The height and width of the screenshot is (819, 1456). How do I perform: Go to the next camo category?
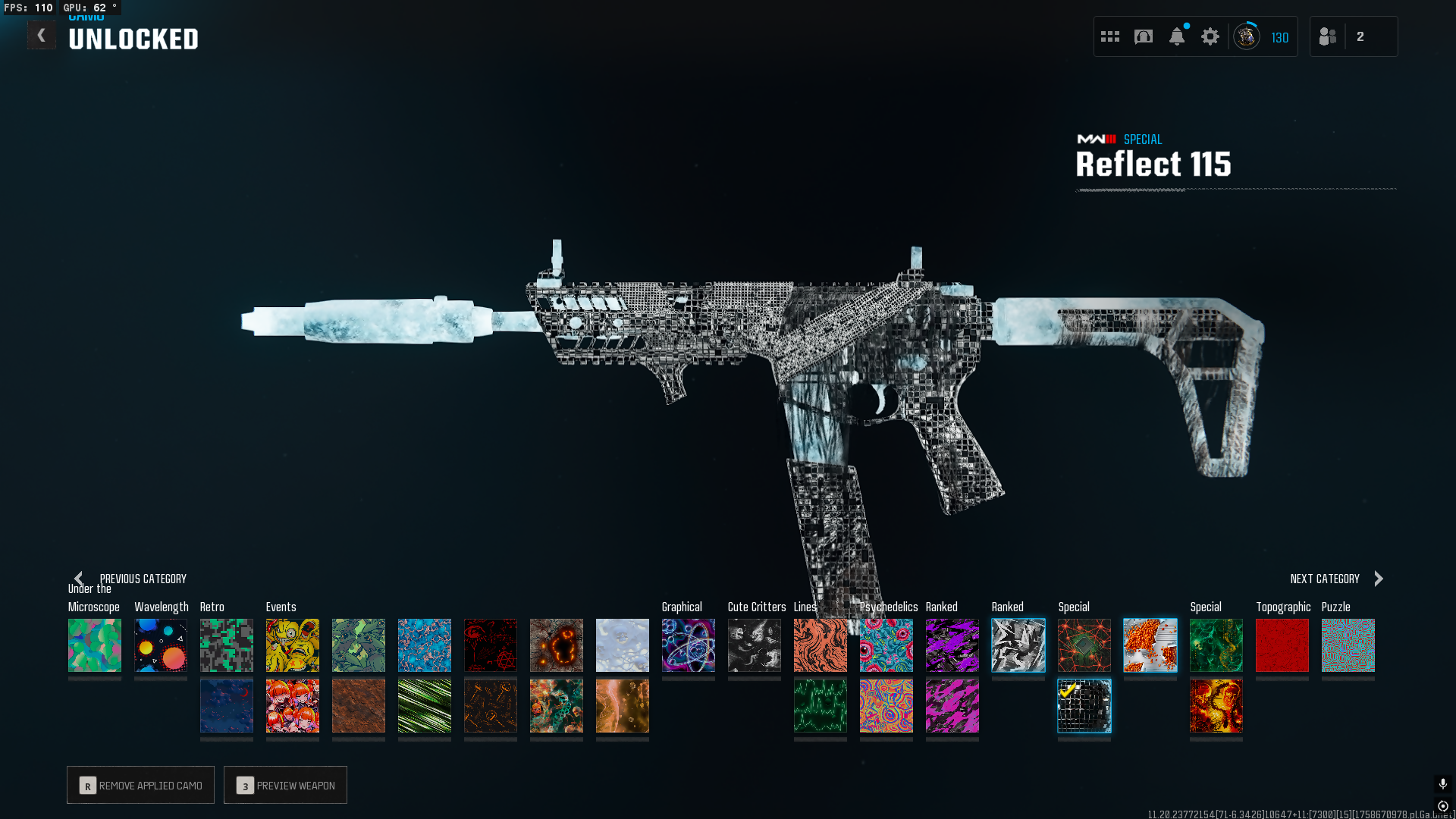1336,579
